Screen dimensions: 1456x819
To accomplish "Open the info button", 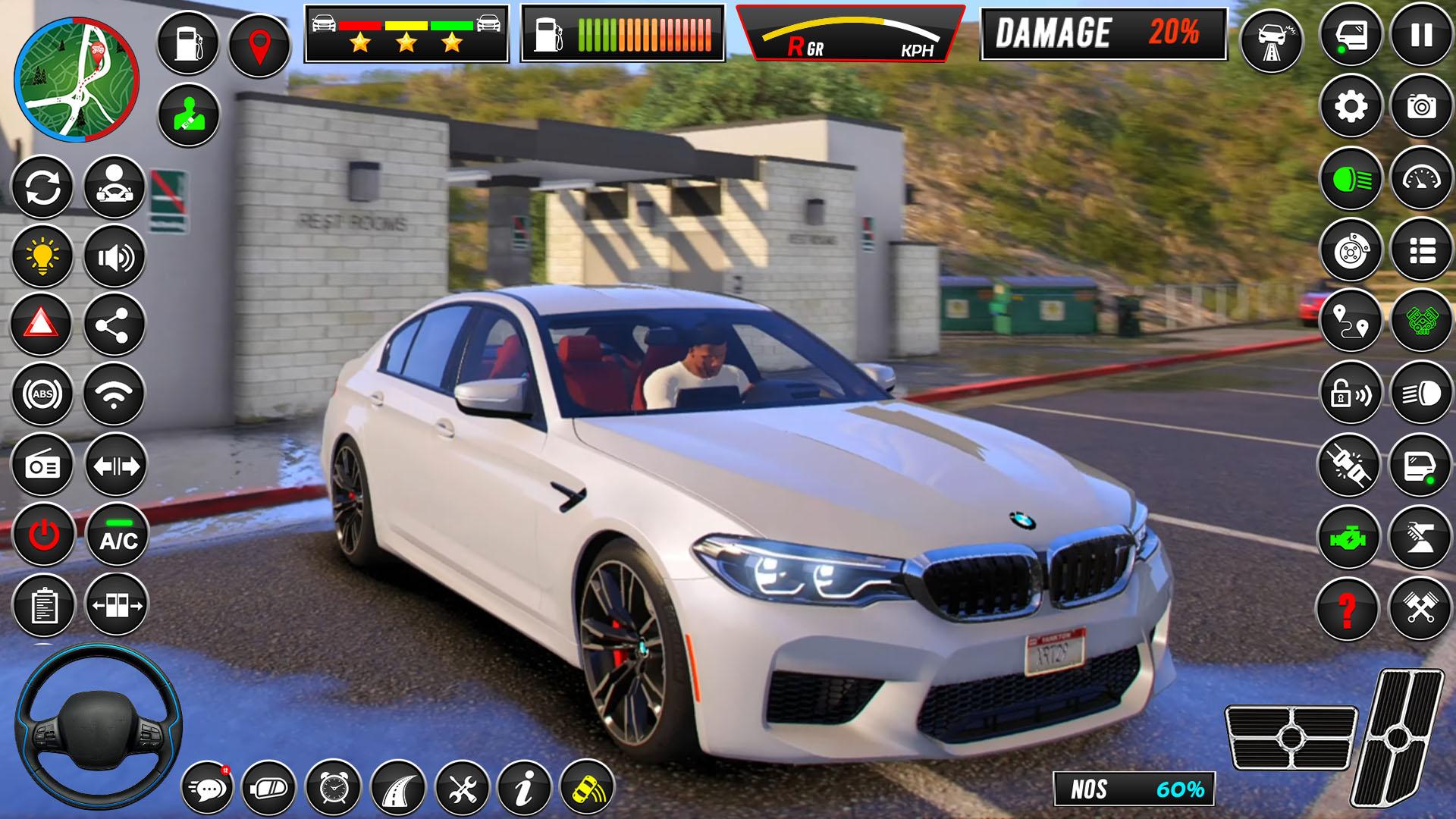I will 523,789.
